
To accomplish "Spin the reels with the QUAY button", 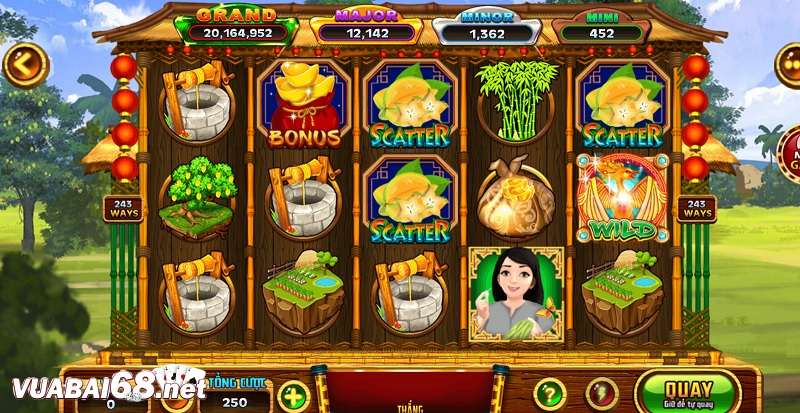I will coord(689,391).
